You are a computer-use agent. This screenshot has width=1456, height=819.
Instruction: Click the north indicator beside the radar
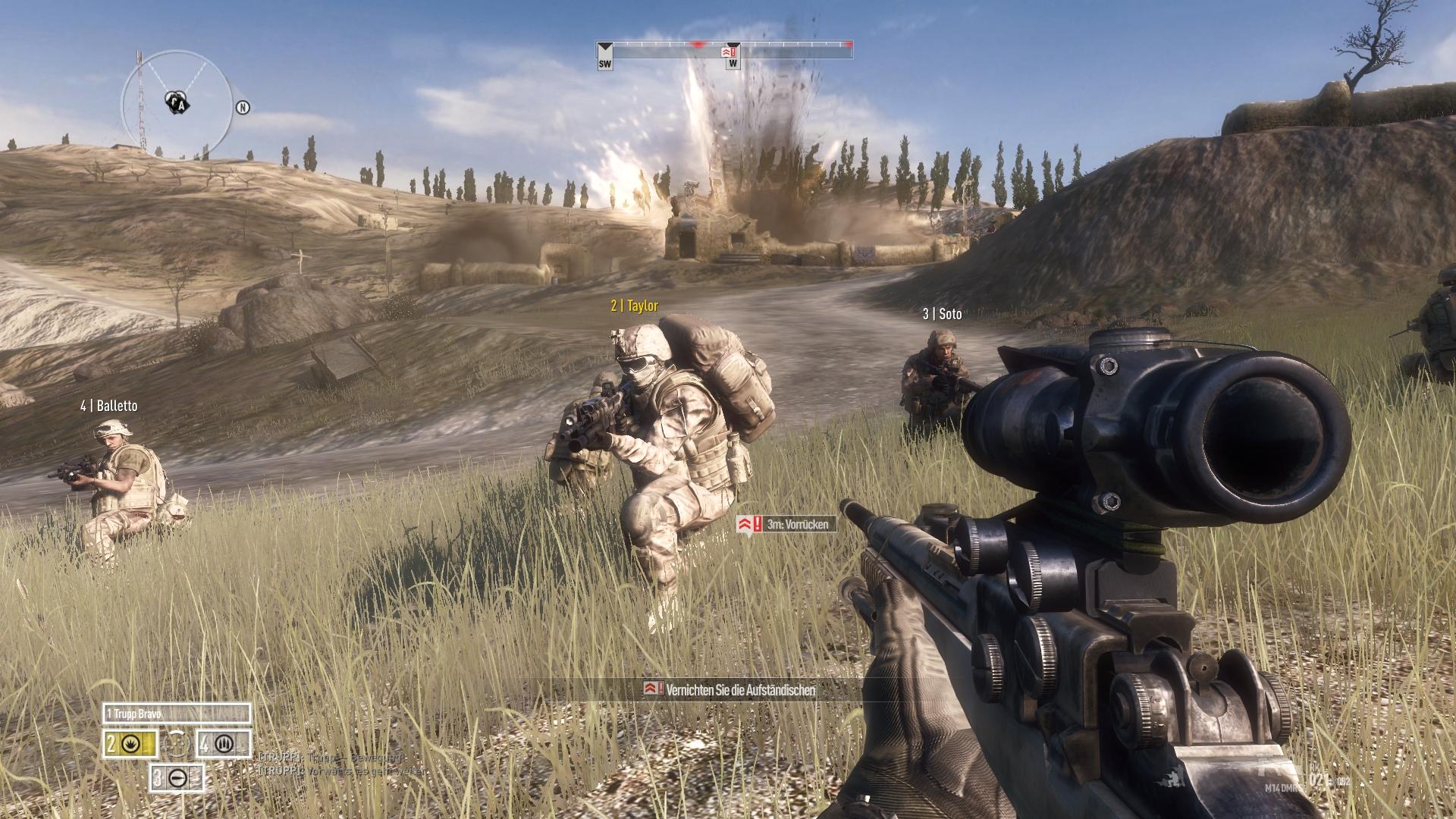tap(243, 108)
